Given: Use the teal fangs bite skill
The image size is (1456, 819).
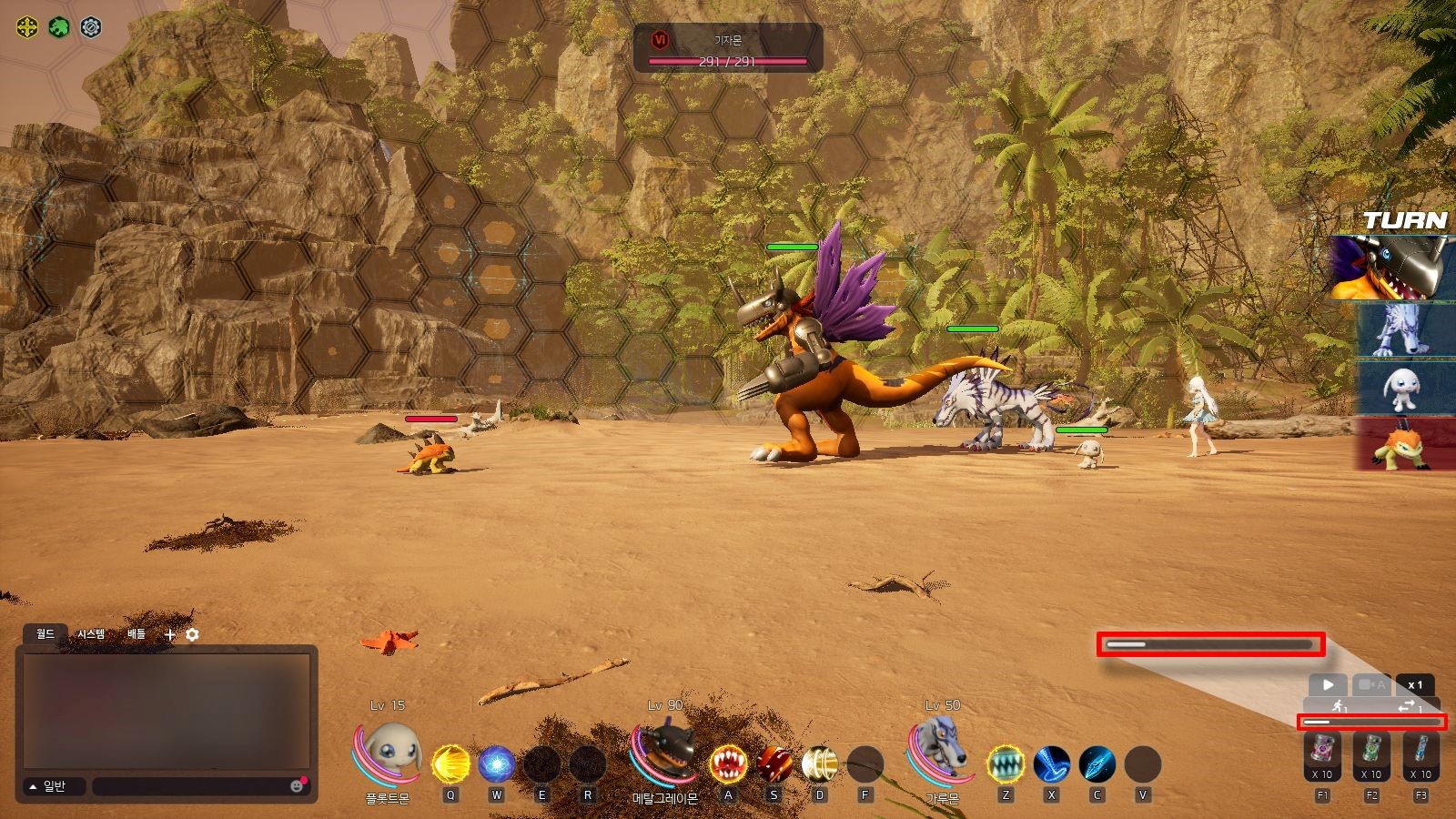Looking at the screenshot, I should (x=1006, y=764).
